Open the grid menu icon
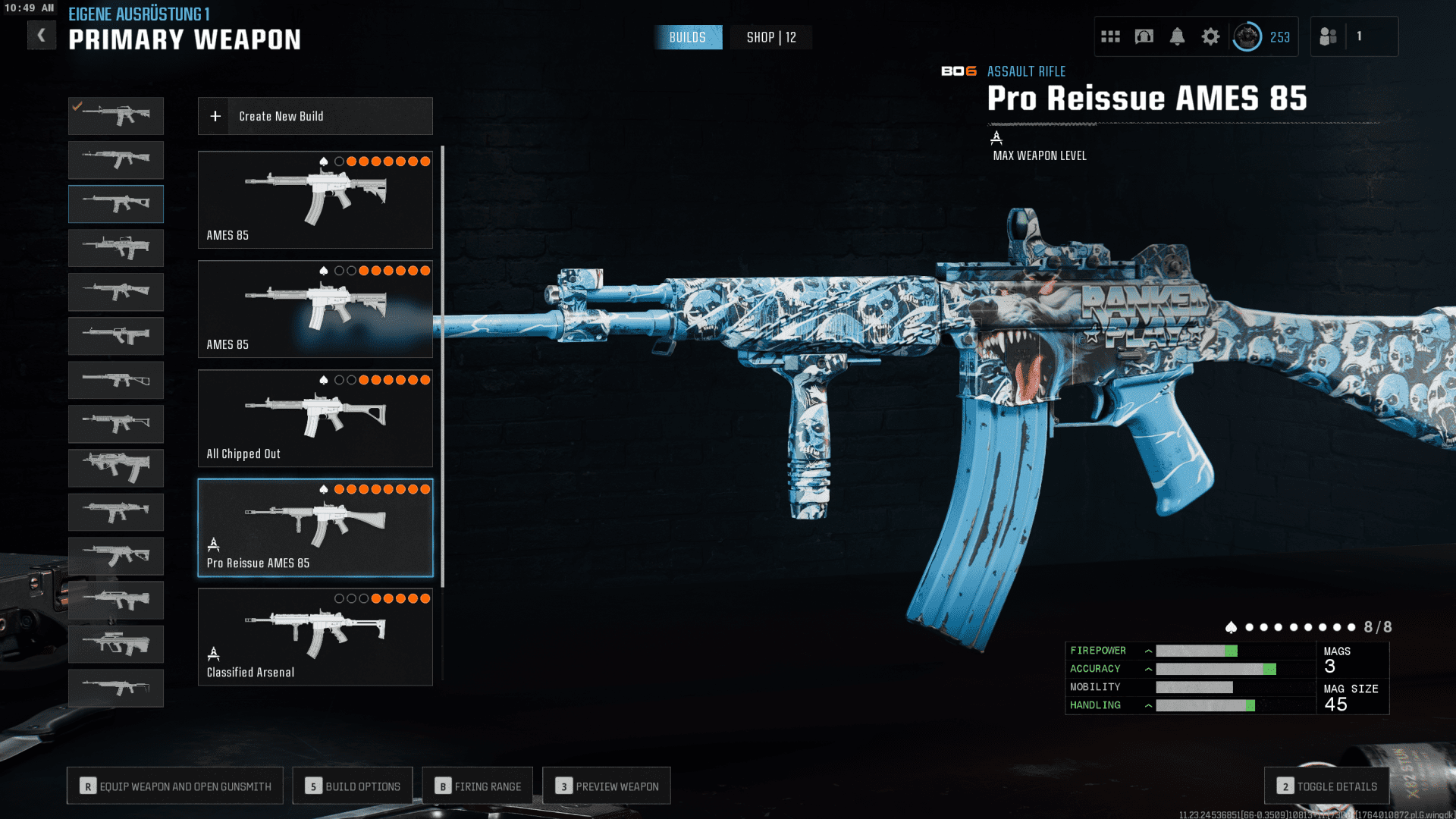 point(1110,36)
